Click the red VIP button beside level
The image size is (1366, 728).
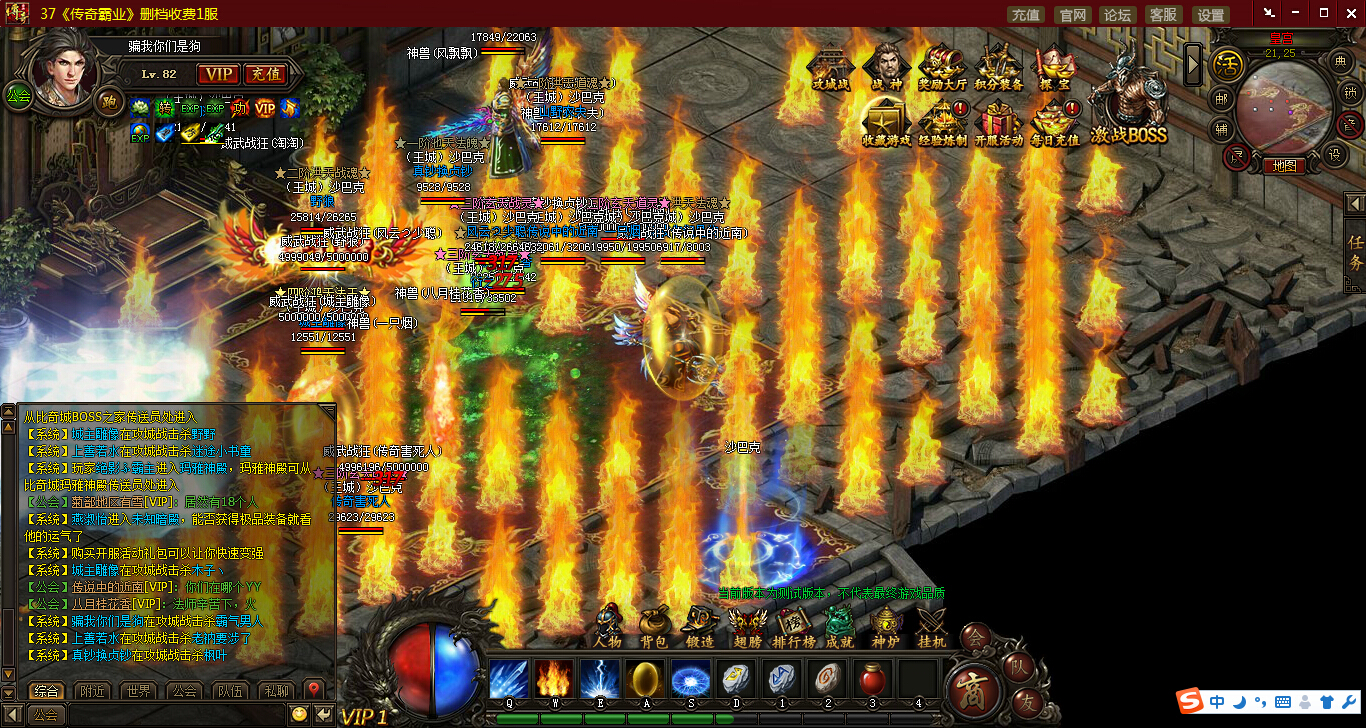point(217,74)
